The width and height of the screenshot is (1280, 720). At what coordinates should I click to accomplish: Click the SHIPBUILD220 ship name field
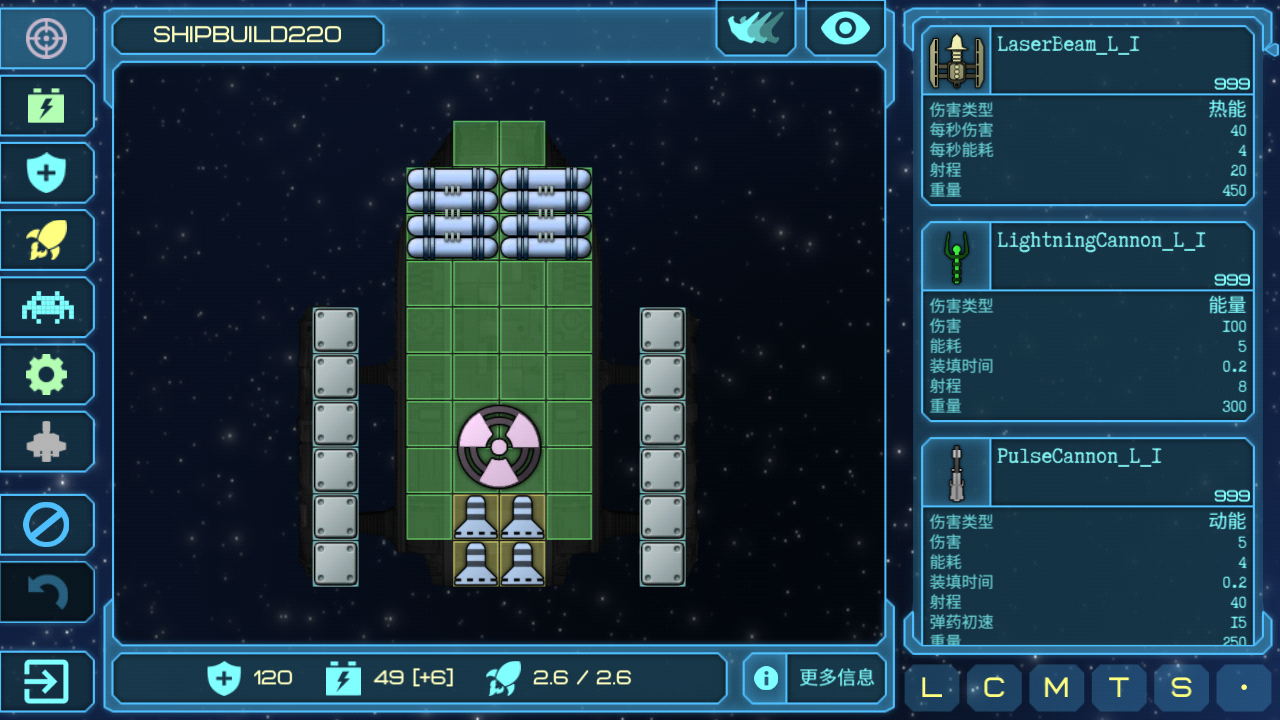point(247,35)
